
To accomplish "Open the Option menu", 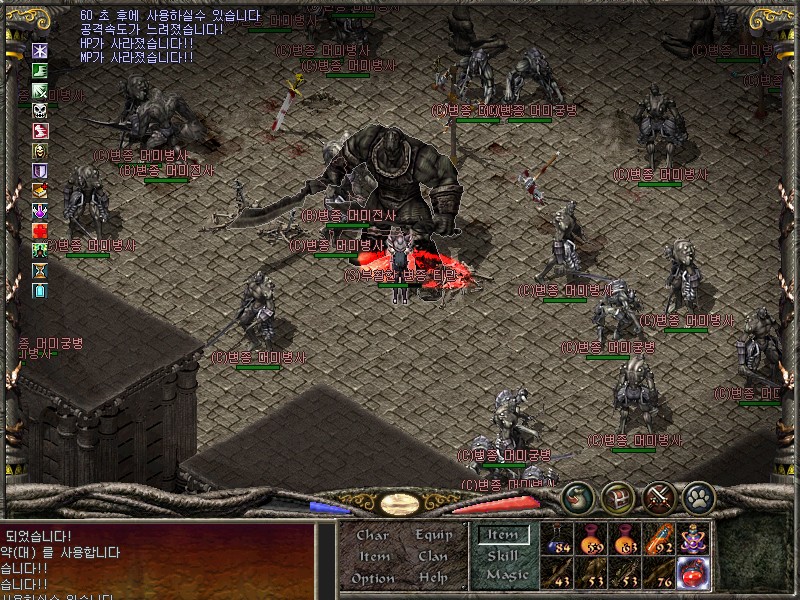I will point(373,578).
